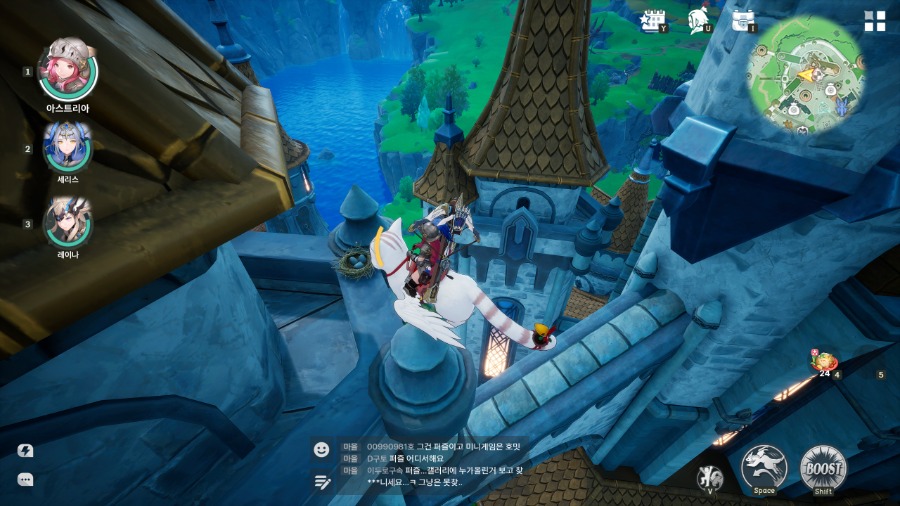Open the four-square main menu
Viewport: 900px width, 506px height.
tap(875, 22)
